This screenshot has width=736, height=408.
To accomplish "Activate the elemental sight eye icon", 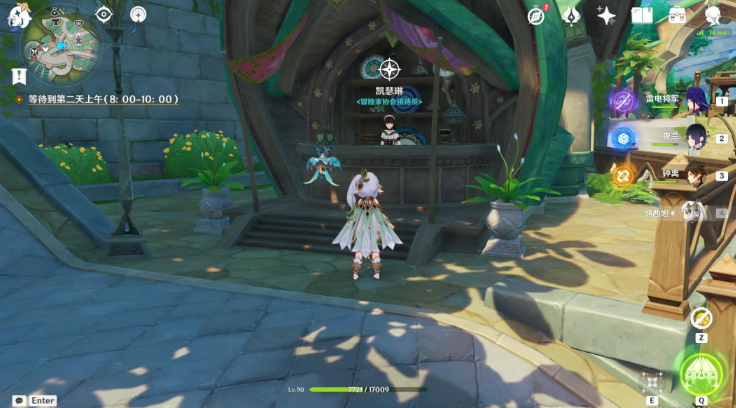I will tap(104, 14).
